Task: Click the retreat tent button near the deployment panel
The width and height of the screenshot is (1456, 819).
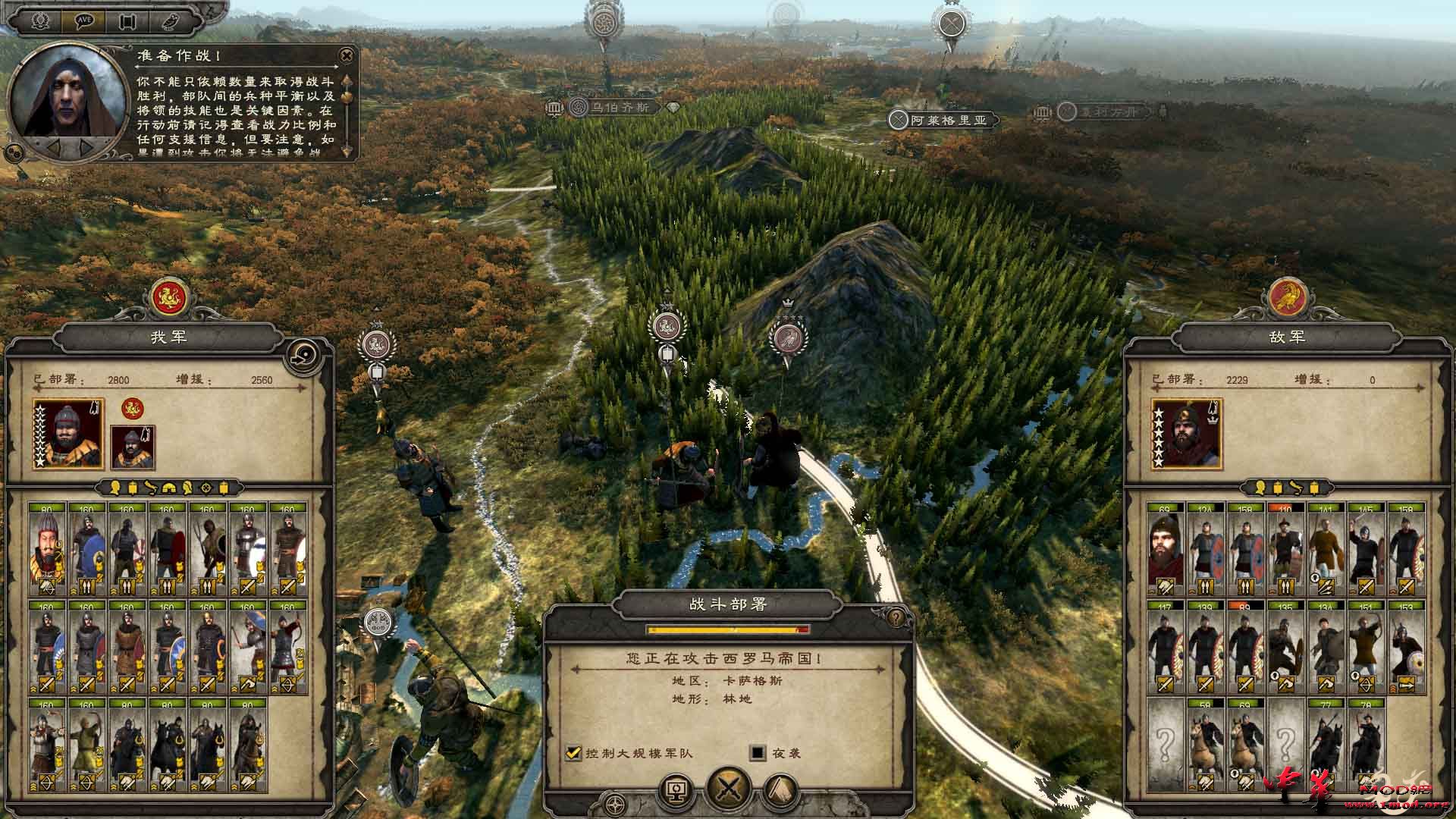Action: click(780, 789)
